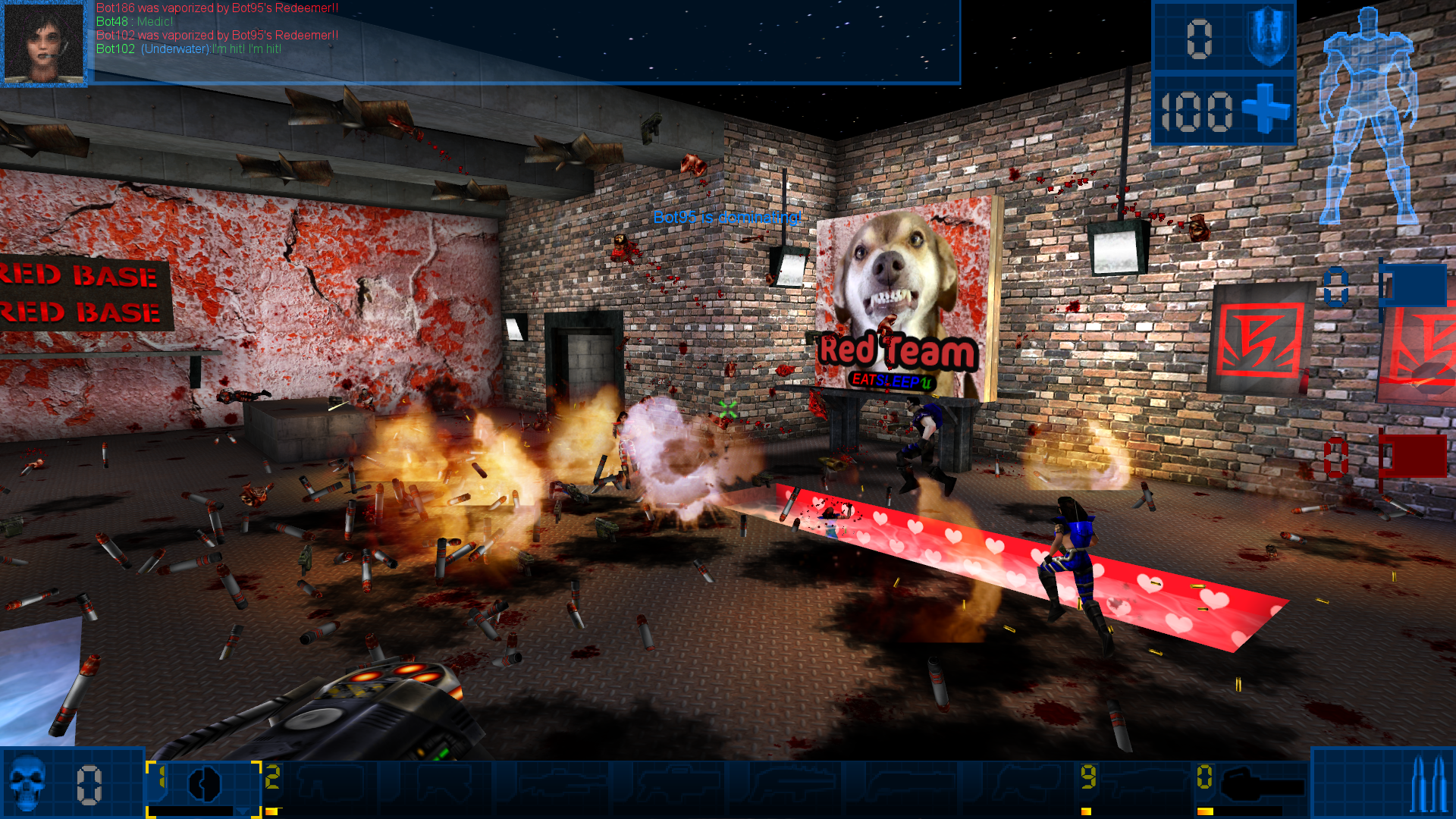Image resolution: width=1456 pixels, height=819 pixels.
Task: Switch to weapon slot 7
Action: point(902,781)
